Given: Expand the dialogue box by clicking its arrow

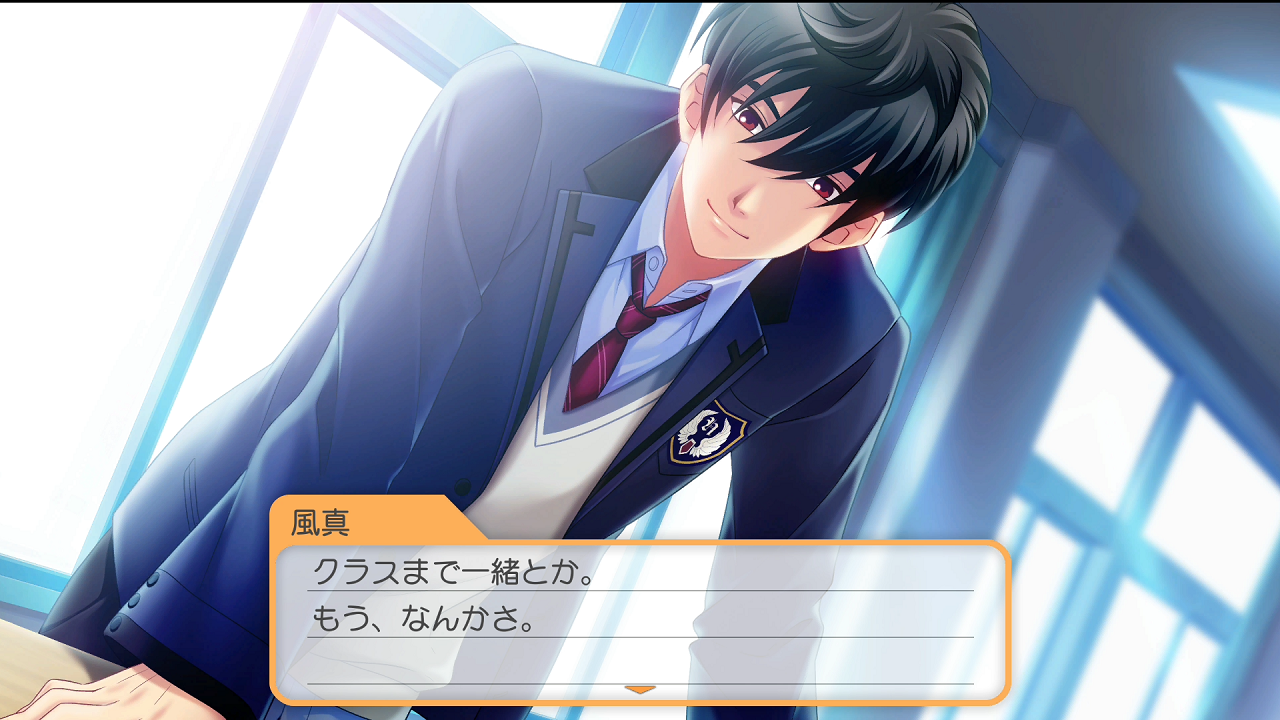Looking at the screenshot, I should 640,688.
